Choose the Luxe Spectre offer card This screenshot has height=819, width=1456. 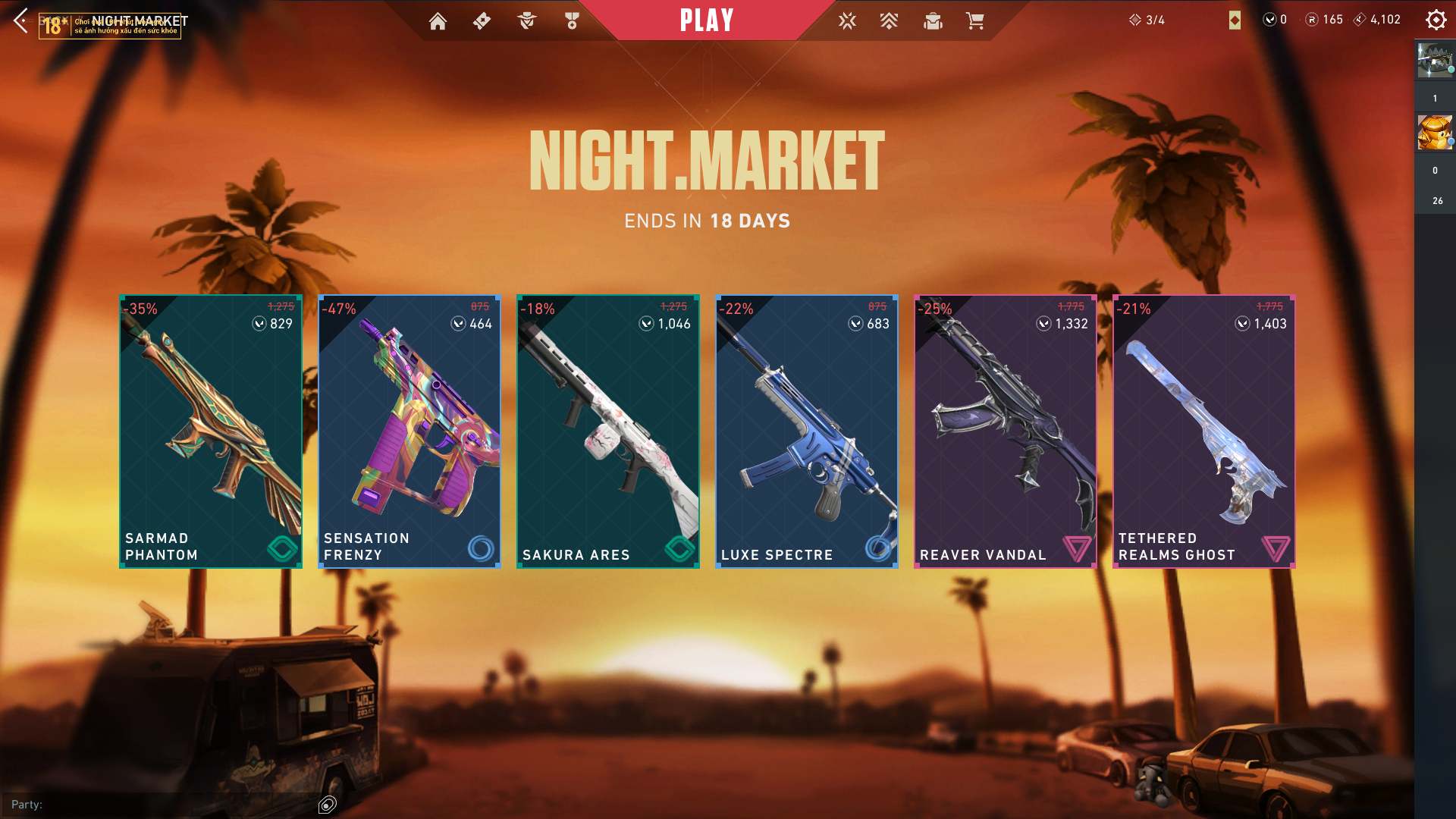pos(807,431)
